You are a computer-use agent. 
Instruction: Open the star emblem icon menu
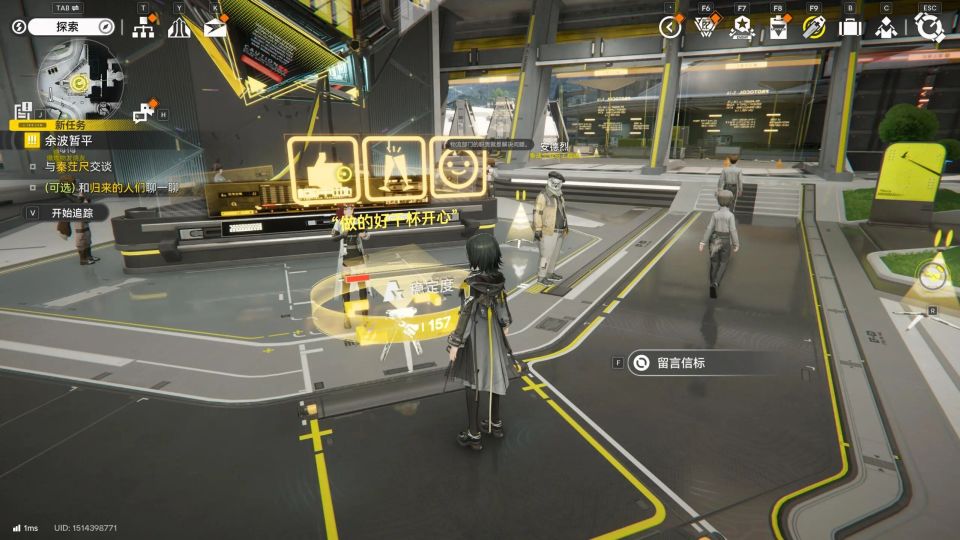tap(742, 28)
